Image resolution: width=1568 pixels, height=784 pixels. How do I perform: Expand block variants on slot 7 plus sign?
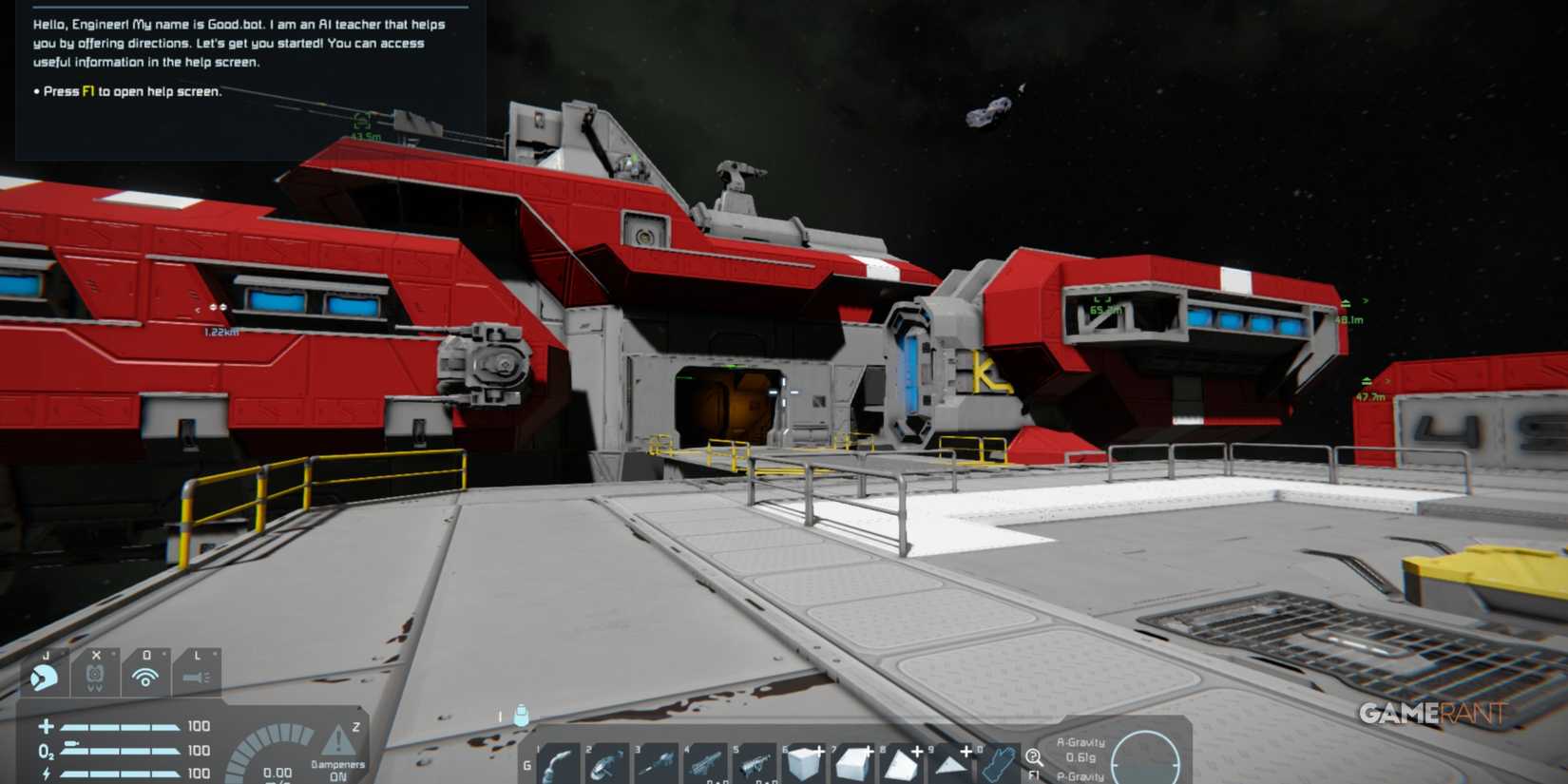[868, 752]
